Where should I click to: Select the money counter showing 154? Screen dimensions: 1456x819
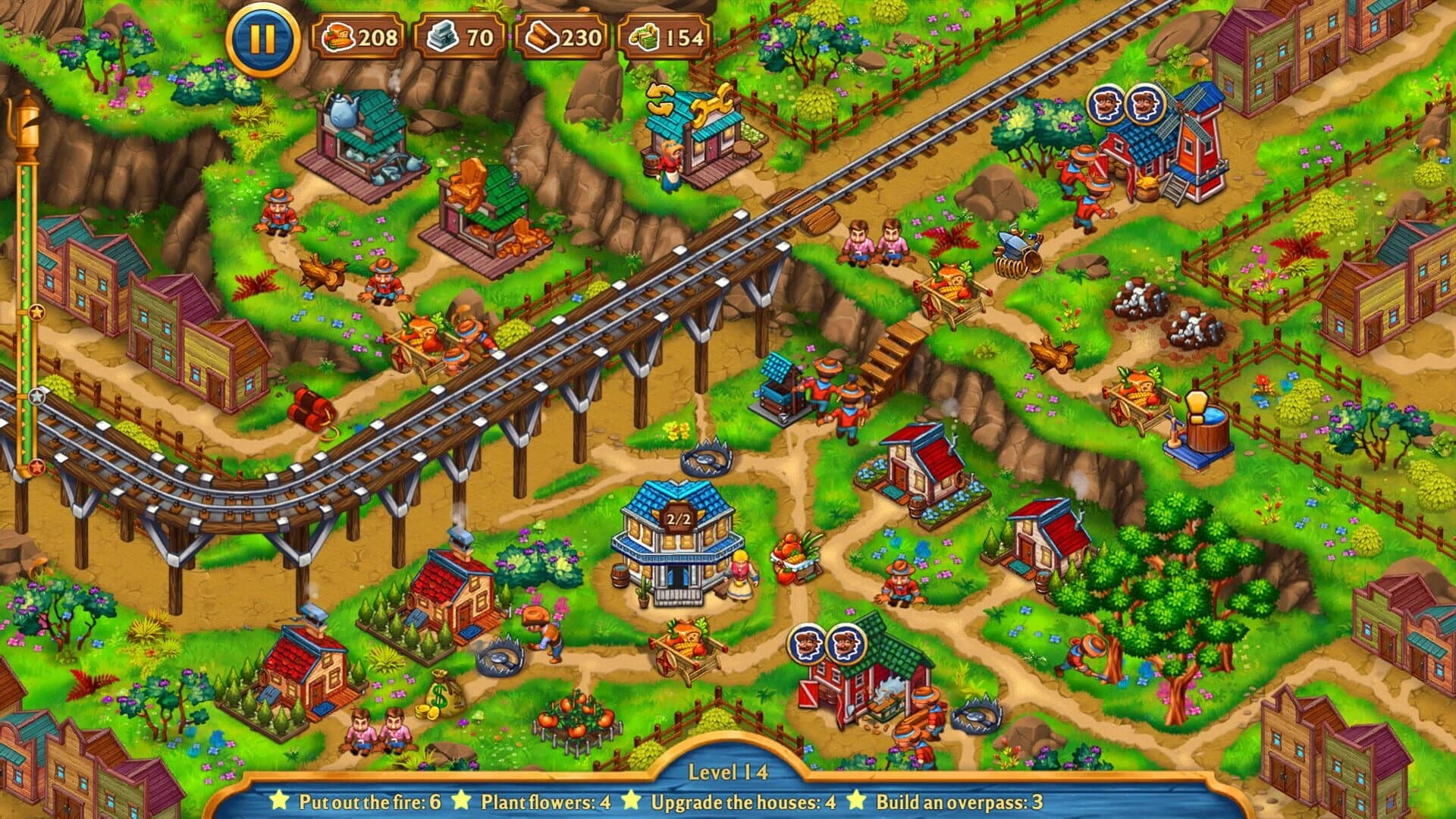[x=664, y=35]
